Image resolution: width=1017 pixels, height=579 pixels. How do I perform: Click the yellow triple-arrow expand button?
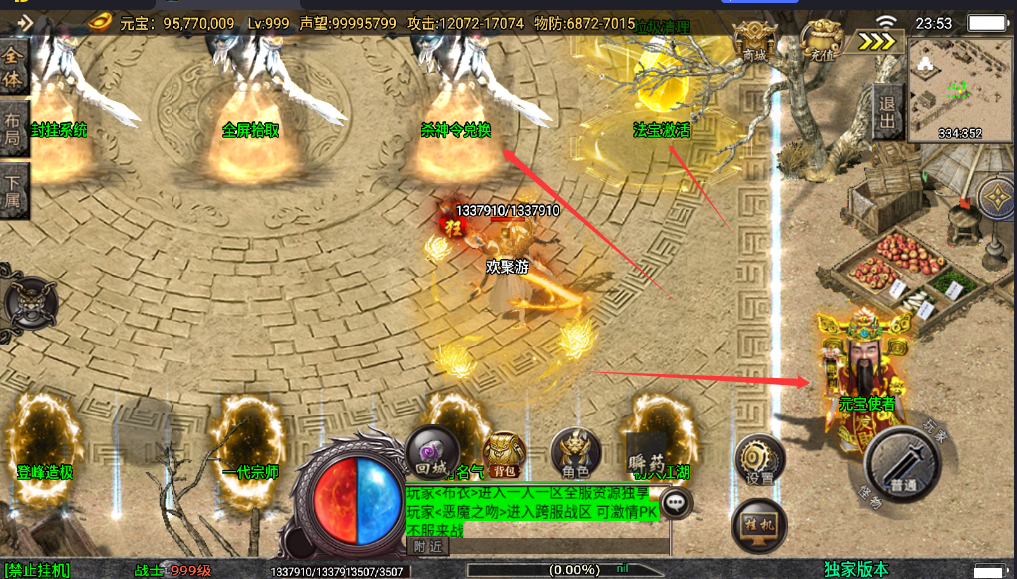[x=877, y=41]
